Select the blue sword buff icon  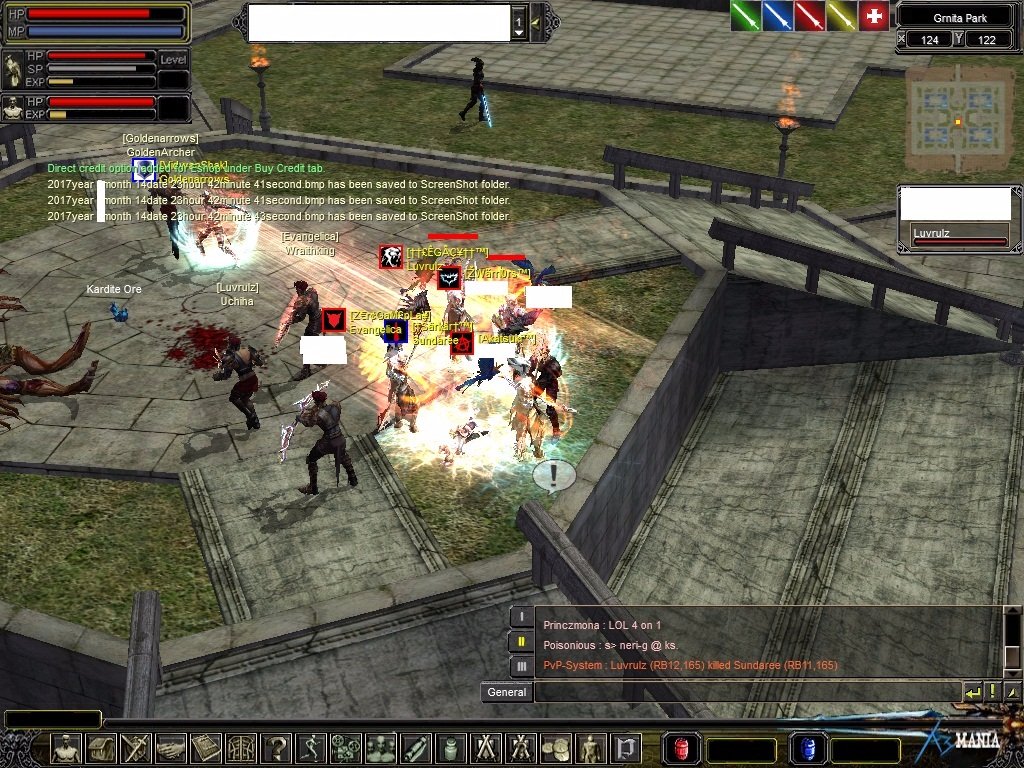778,16
